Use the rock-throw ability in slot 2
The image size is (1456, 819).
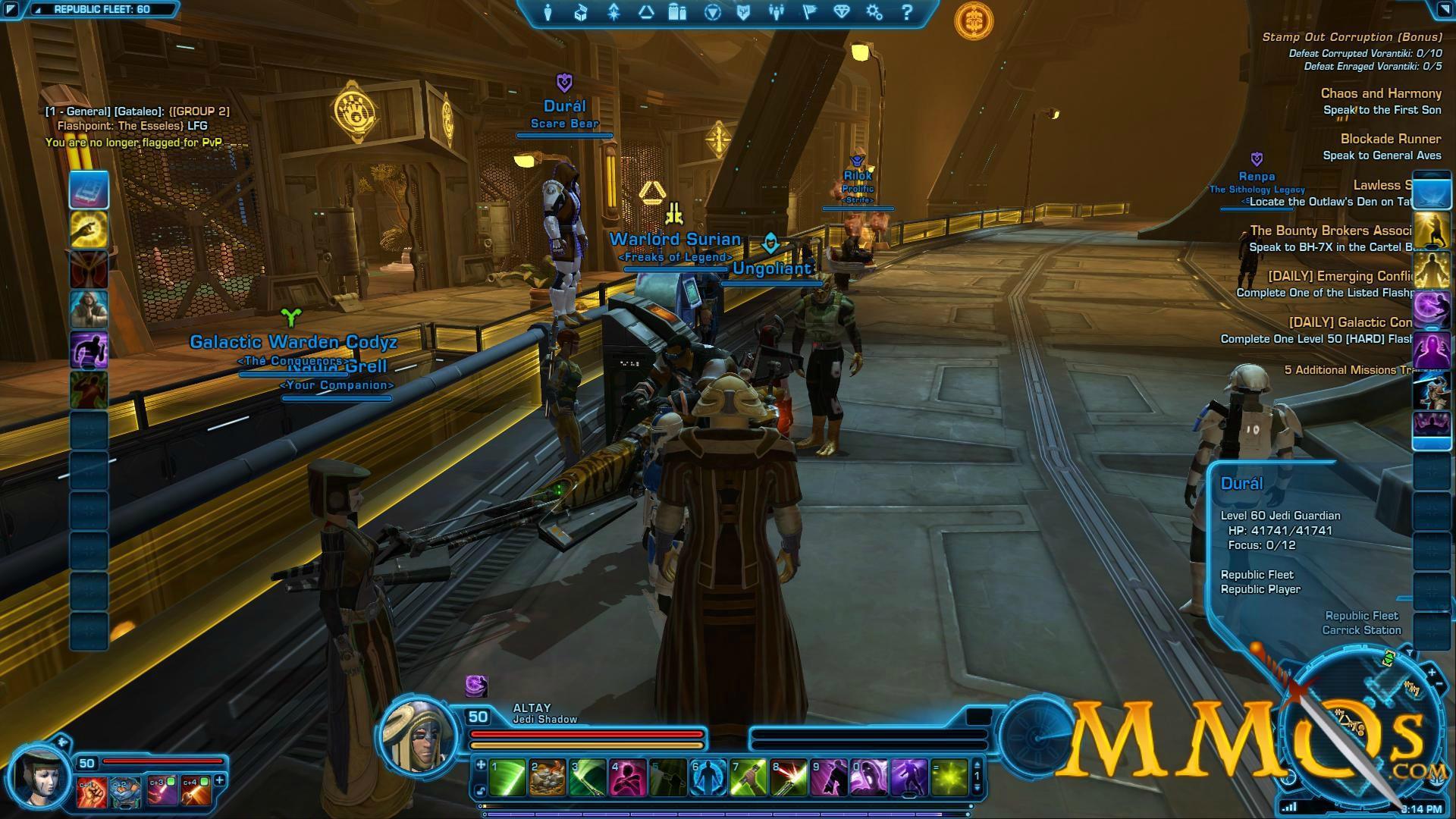tap(548, 778)
